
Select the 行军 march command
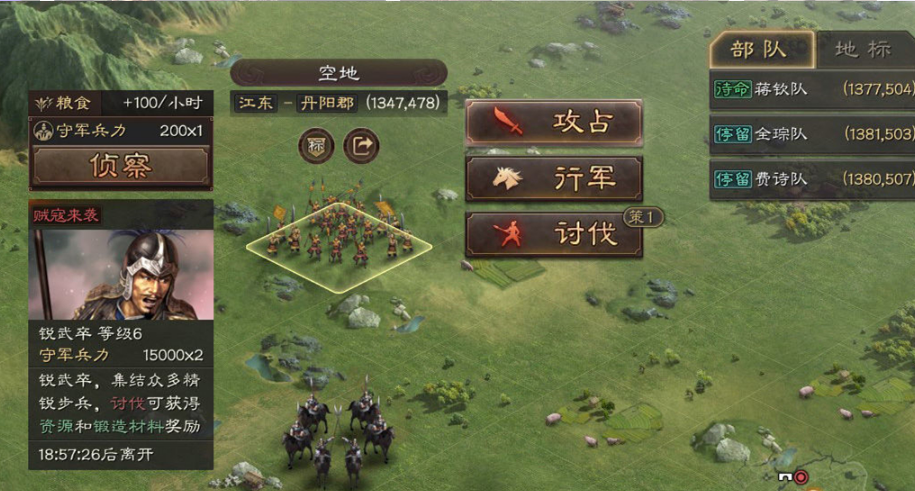(554, 178)
